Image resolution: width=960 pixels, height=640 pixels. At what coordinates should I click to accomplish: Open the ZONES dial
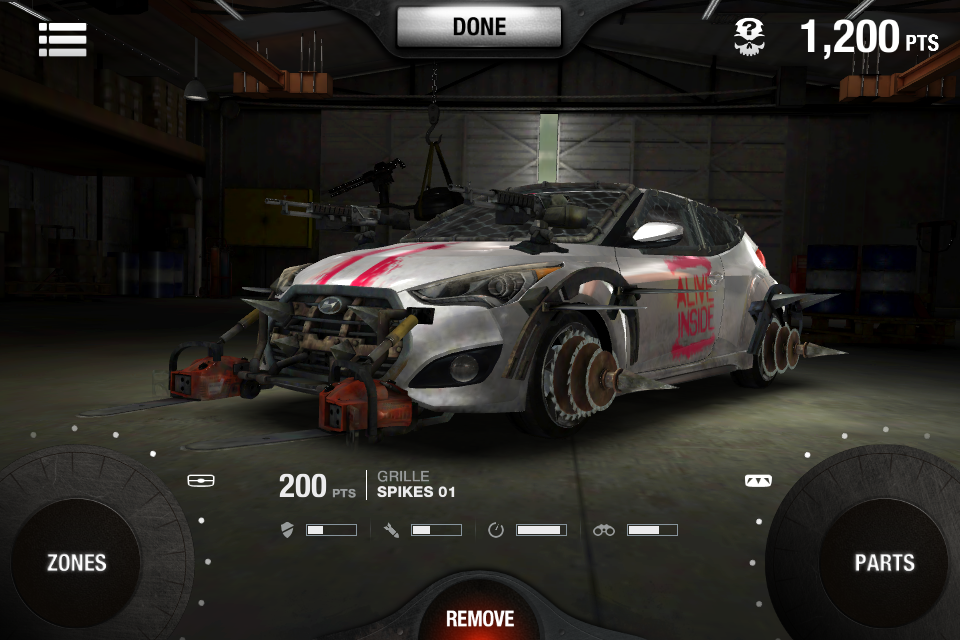coord(77,562)
